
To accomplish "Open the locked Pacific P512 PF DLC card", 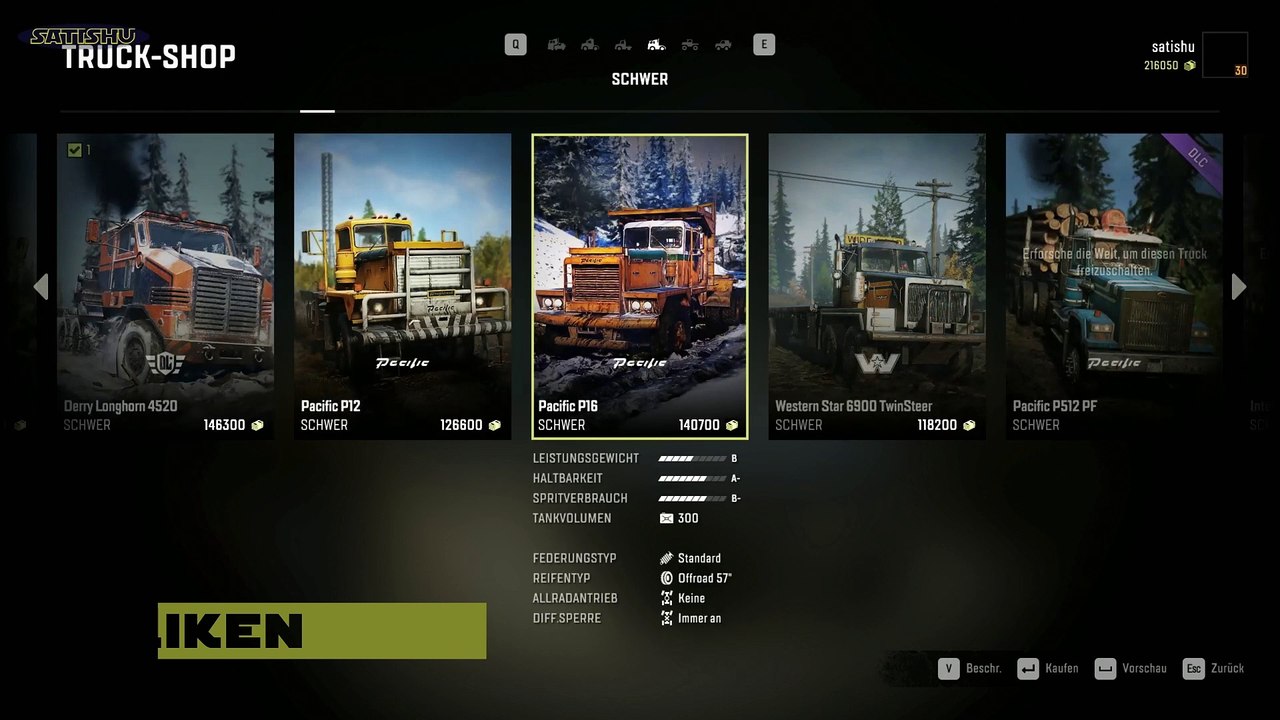I will 1114,286.
